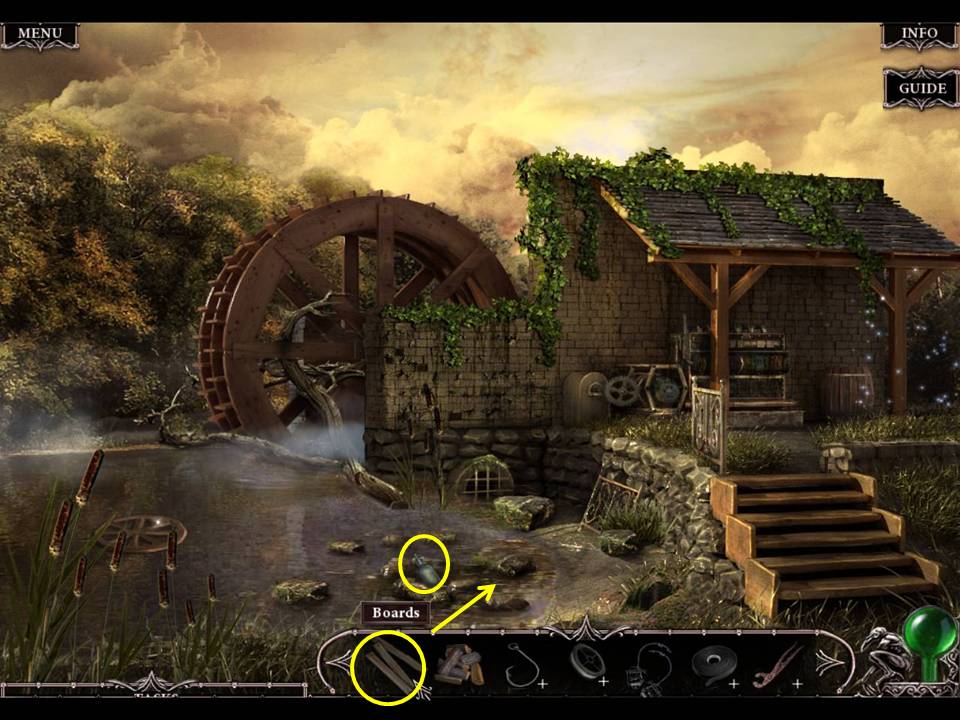Select the Boards inventory item
This screenshot has width=960, height=720.
coord(388,664)
